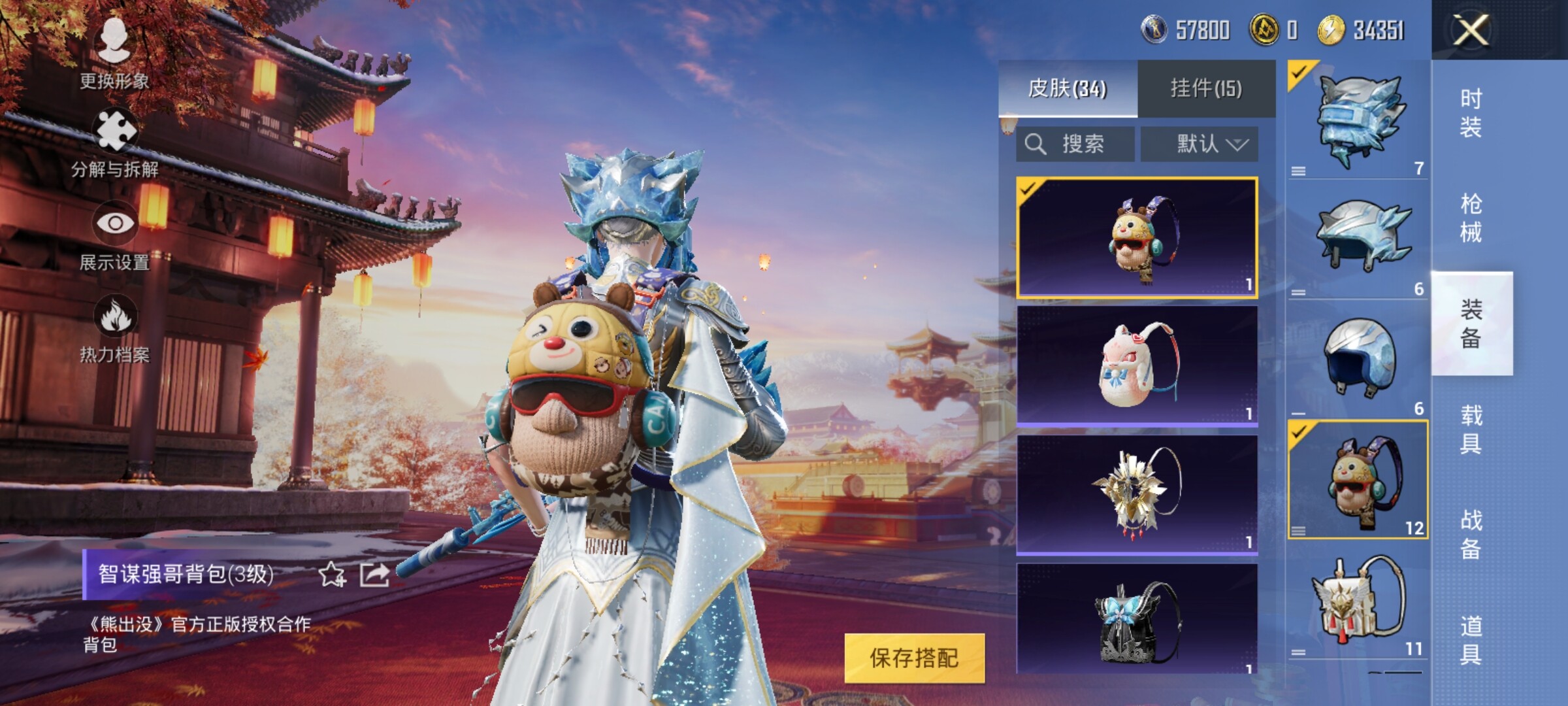Open the 默认 sorting dropdown
The height and width of the screenshot is (706, 1568).
click(x=1200, y=144)
